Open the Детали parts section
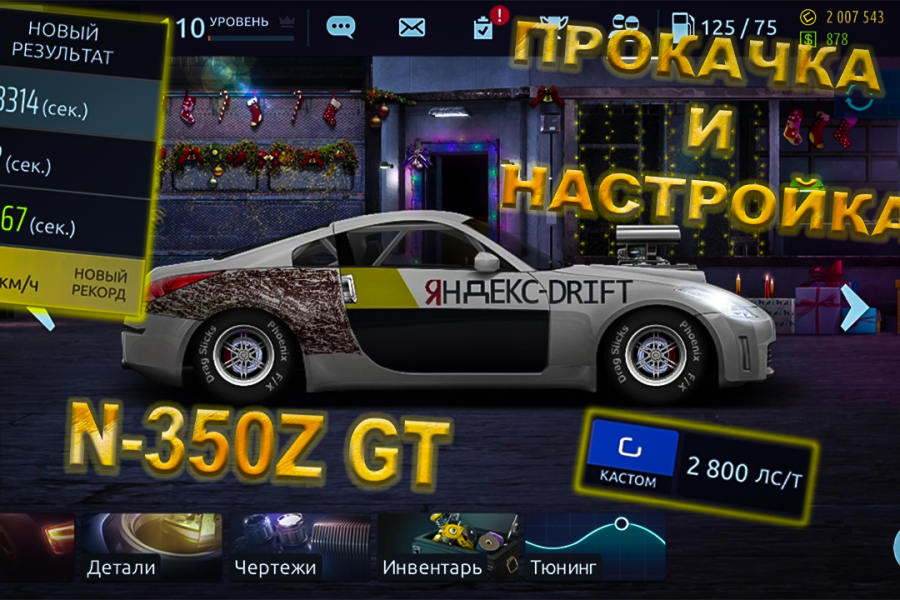Viewport: 900px width, 600px height. [x=152, y=547]
